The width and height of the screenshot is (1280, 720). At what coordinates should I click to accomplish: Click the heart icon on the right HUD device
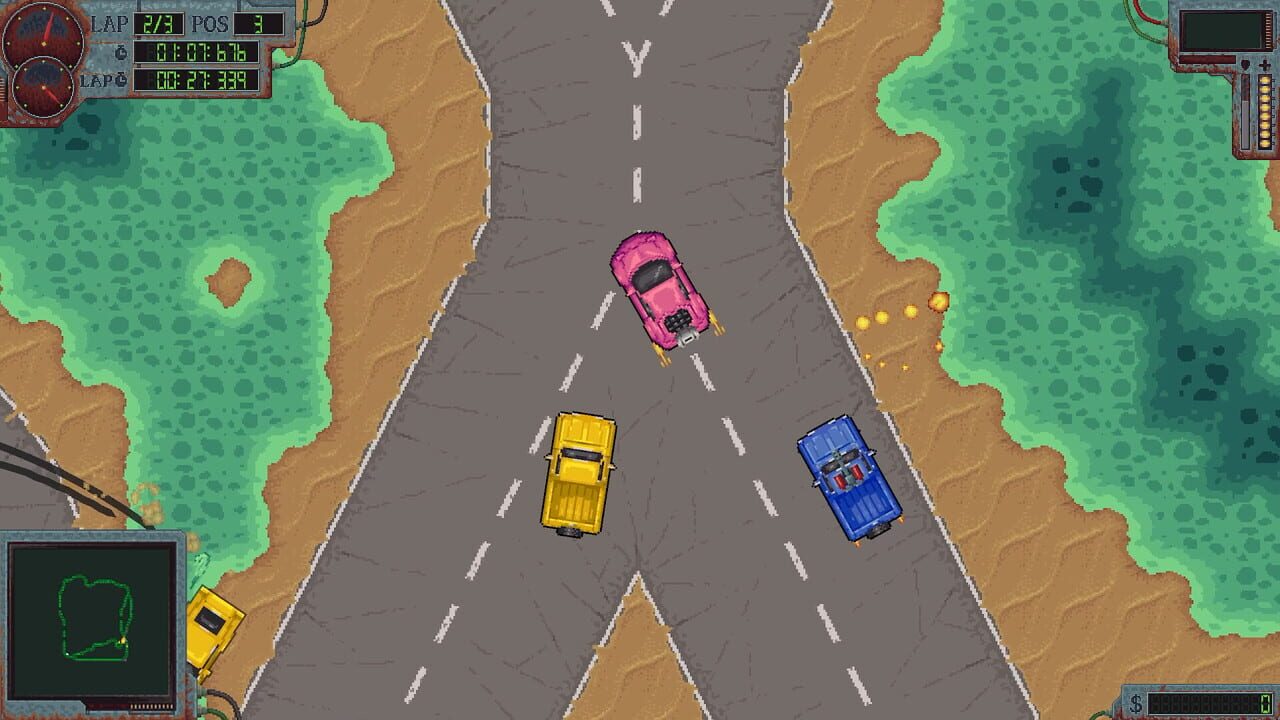coord(1245,64)
